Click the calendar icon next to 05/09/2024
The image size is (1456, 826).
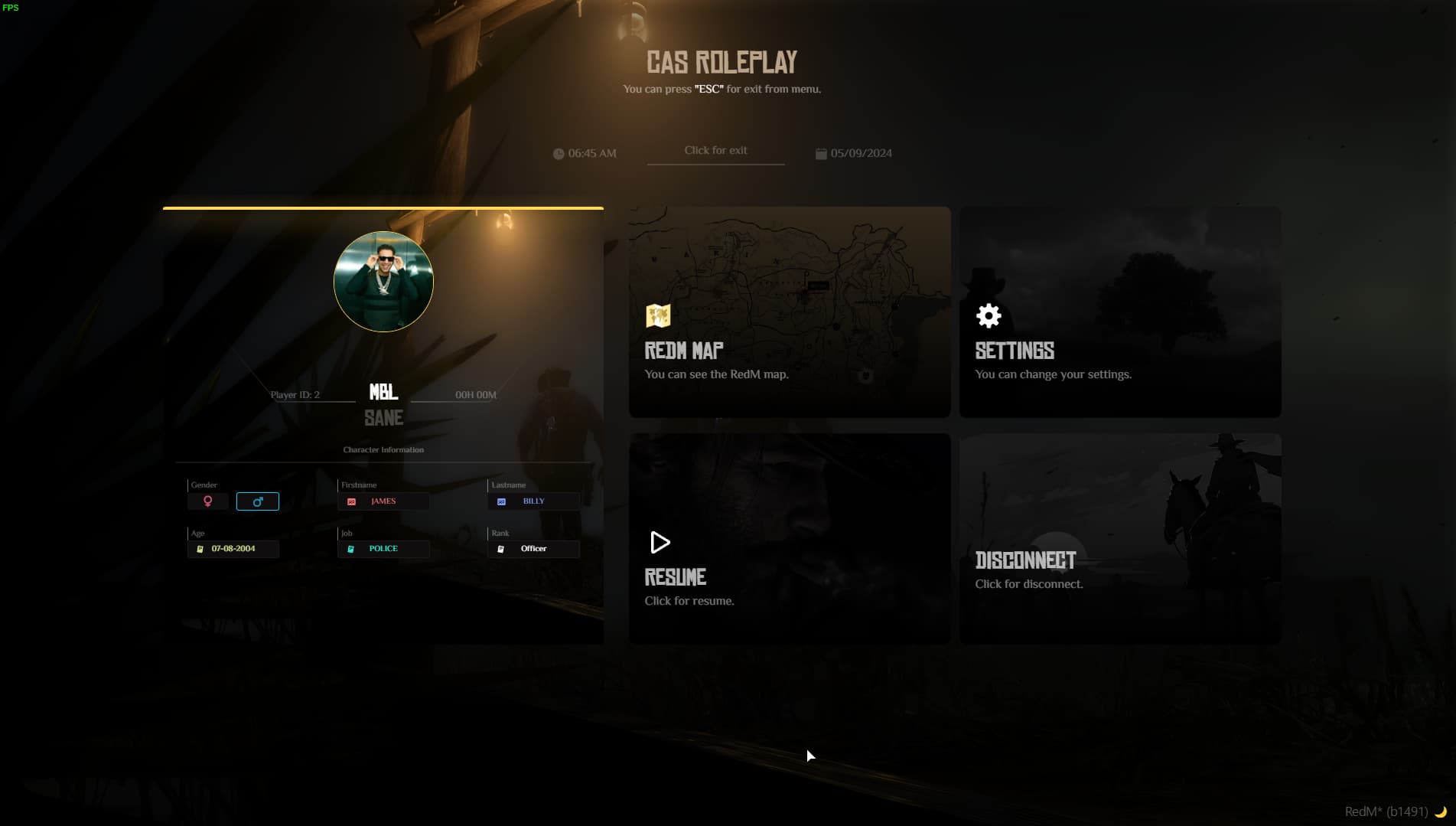pyautogui.click(x=822, y=152)
